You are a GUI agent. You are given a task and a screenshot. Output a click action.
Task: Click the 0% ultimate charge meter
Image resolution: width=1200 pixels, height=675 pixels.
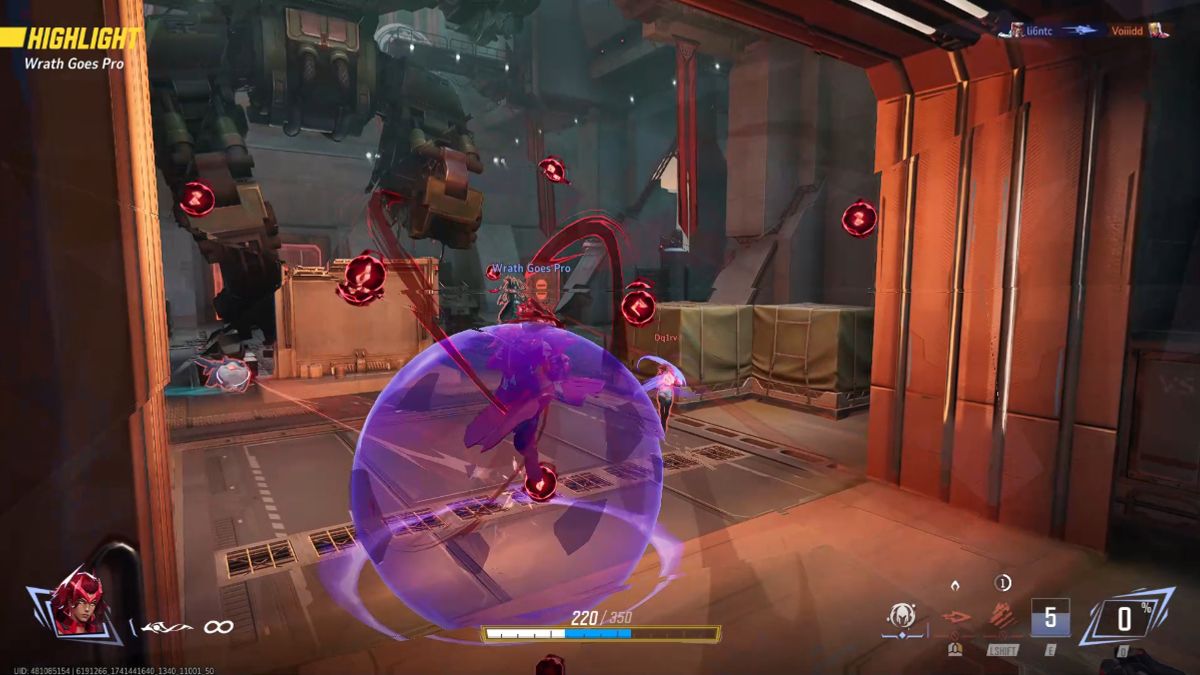(x=1126, y=618)
